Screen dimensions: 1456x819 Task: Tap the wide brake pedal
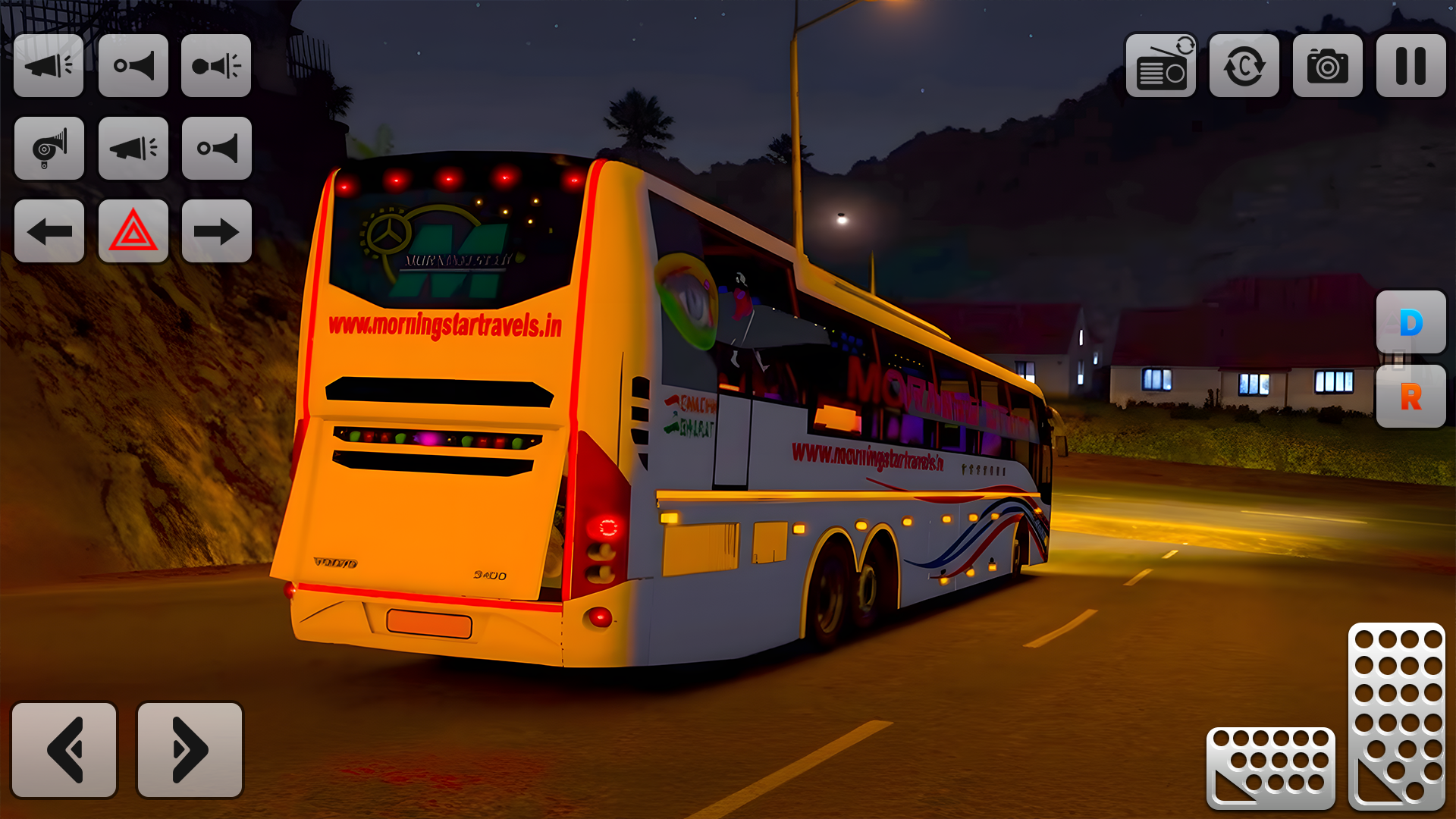point(1270,767)
